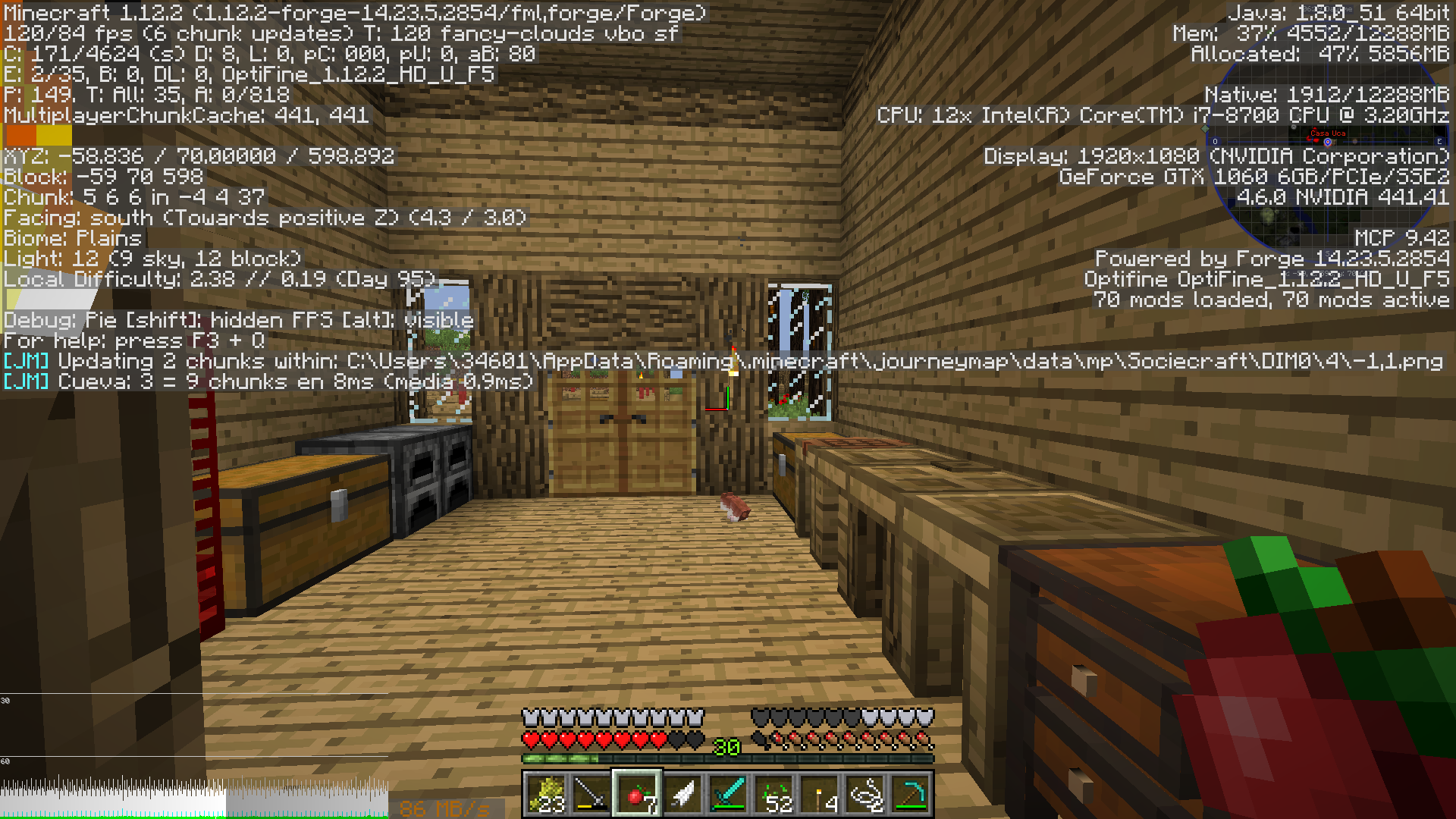1456x819 pixels.
Task: Click the Casa Uca waypoint label
Action: pyautogui.click(x=1327, y=132)
